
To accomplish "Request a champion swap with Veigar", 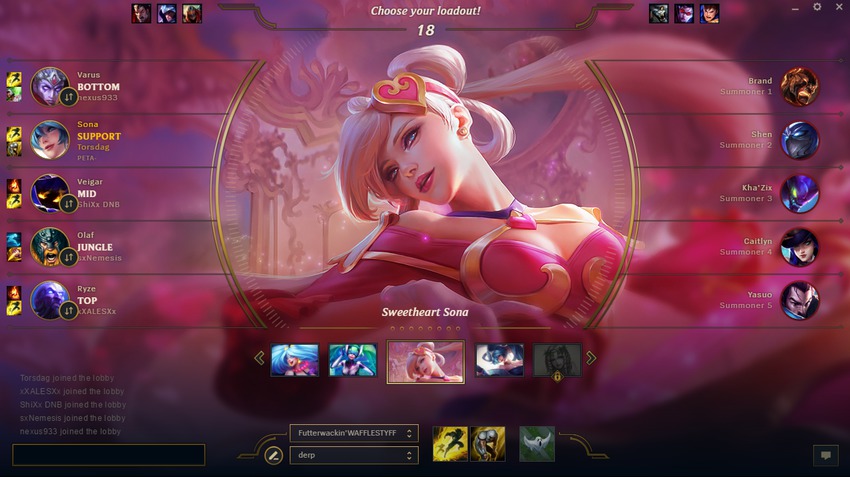I will pyautogui.click(x=68, y=204).
